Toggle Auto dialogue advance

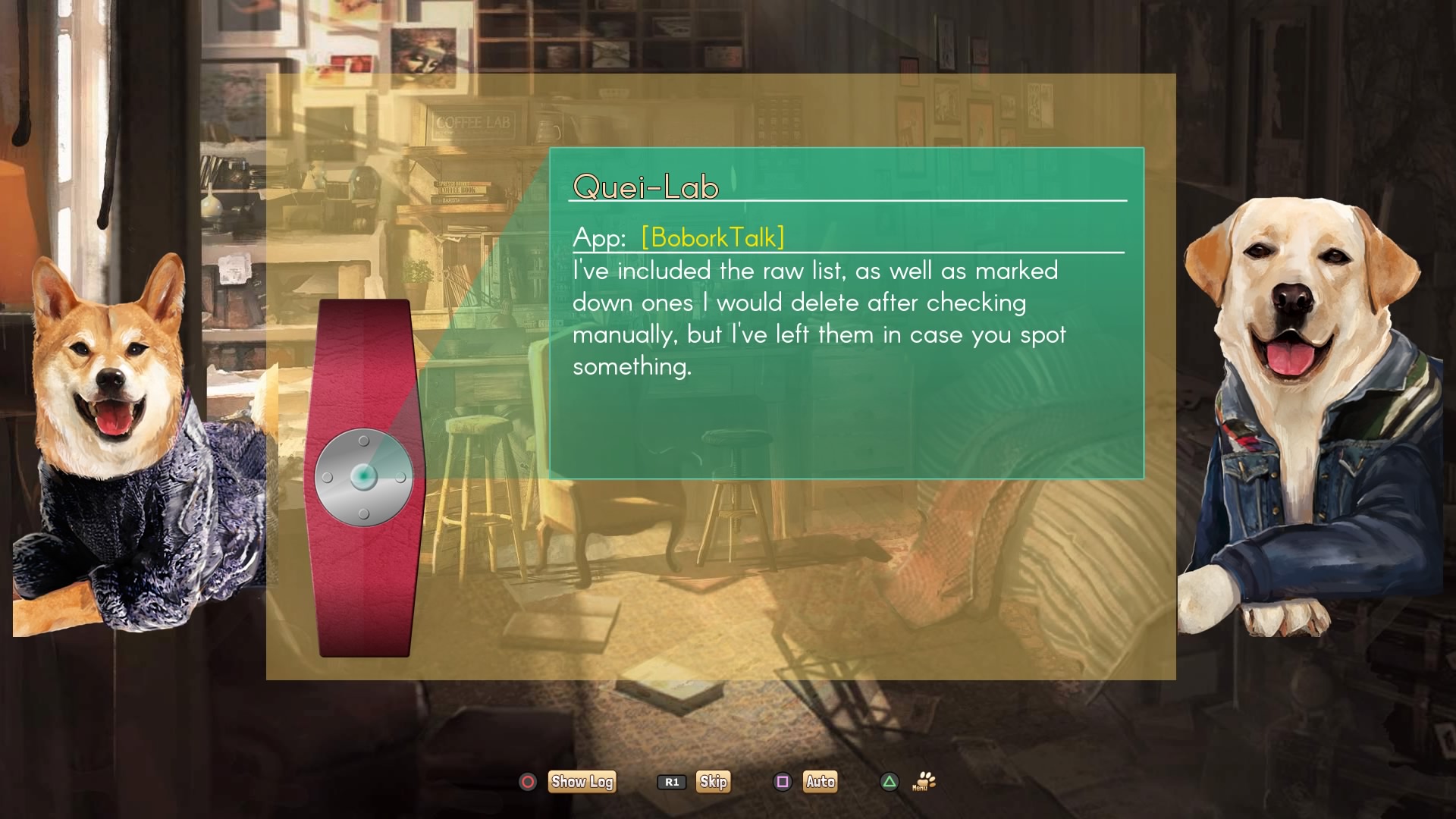820,782
